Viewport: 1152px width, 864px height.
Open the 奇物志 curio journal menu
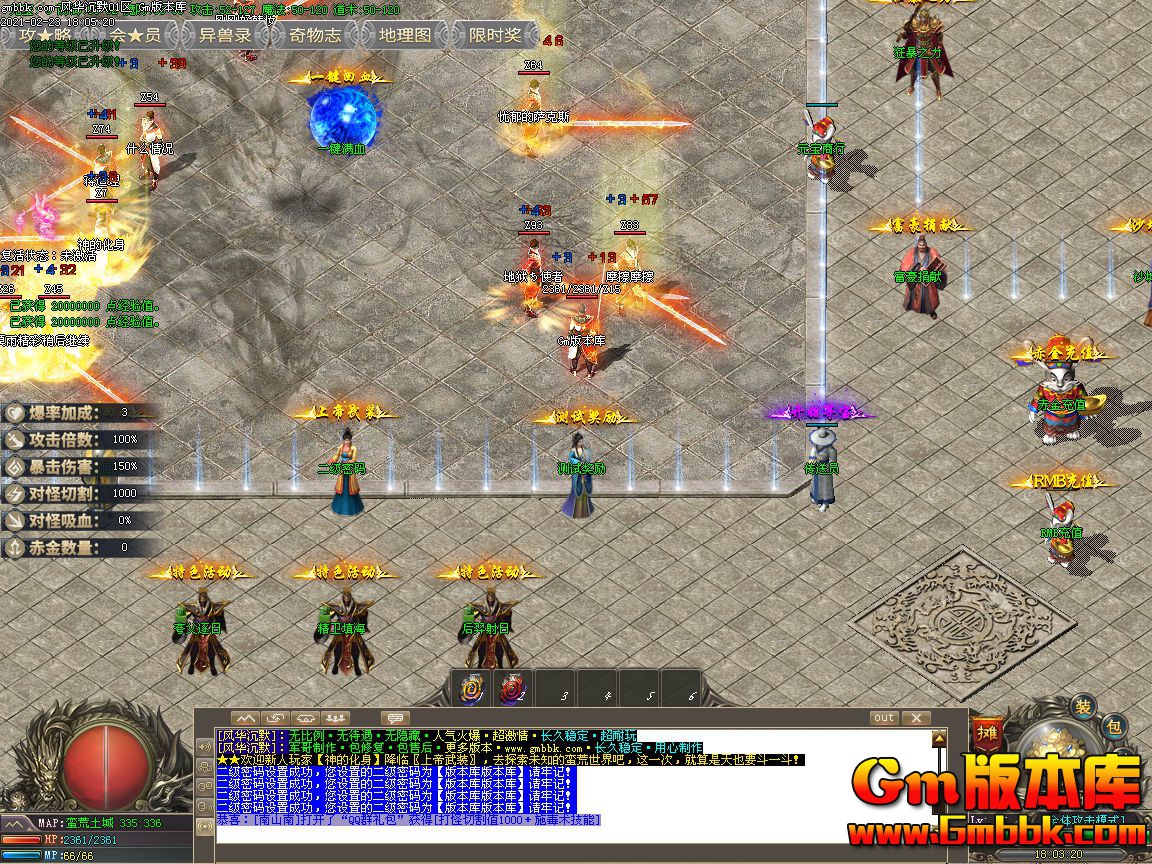(315, 35)
